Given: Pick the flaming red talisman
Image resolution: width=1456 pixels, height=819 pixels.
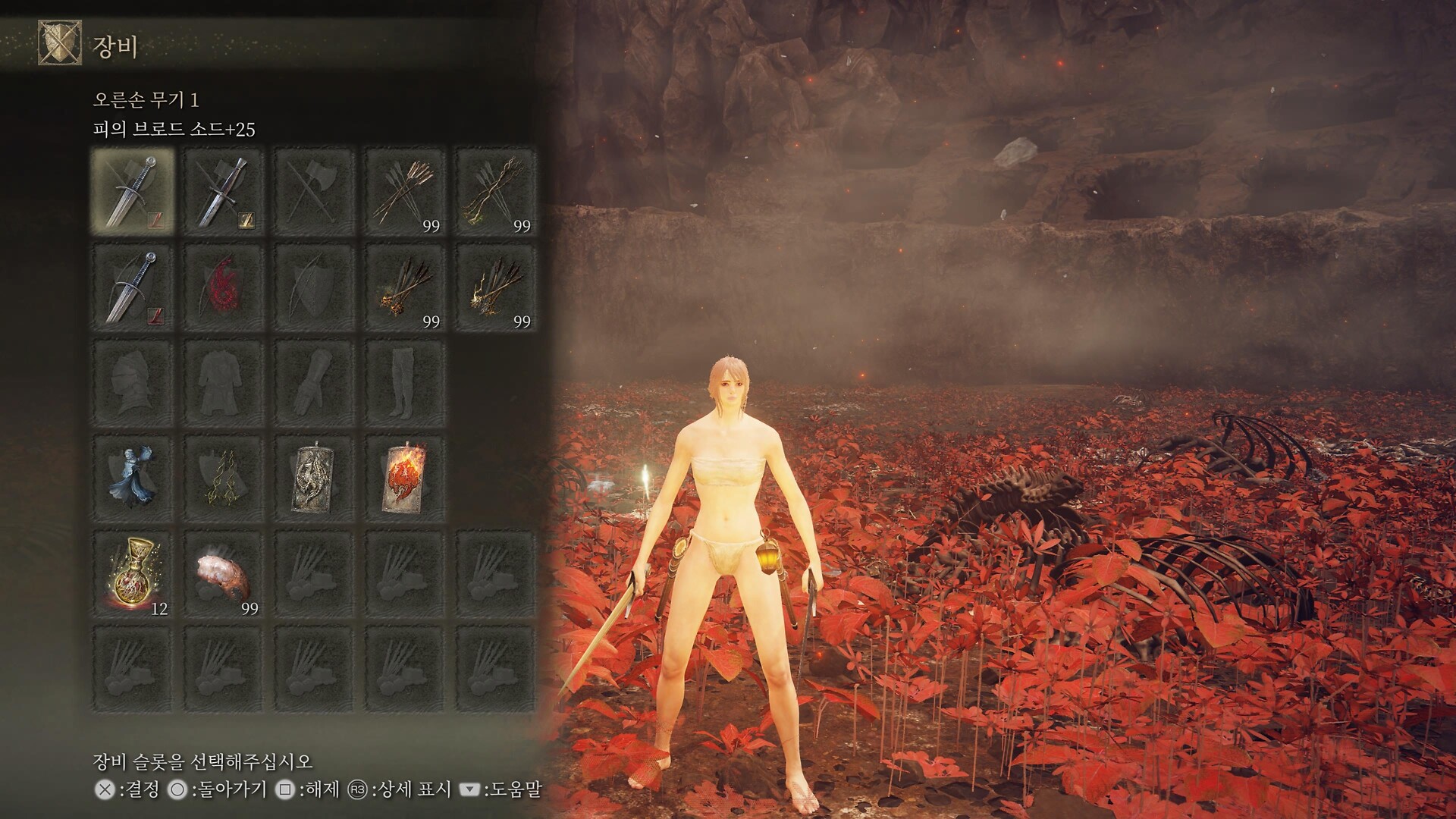Looking at the screenshot, I should pyautogui.click(x=405, y=479).
